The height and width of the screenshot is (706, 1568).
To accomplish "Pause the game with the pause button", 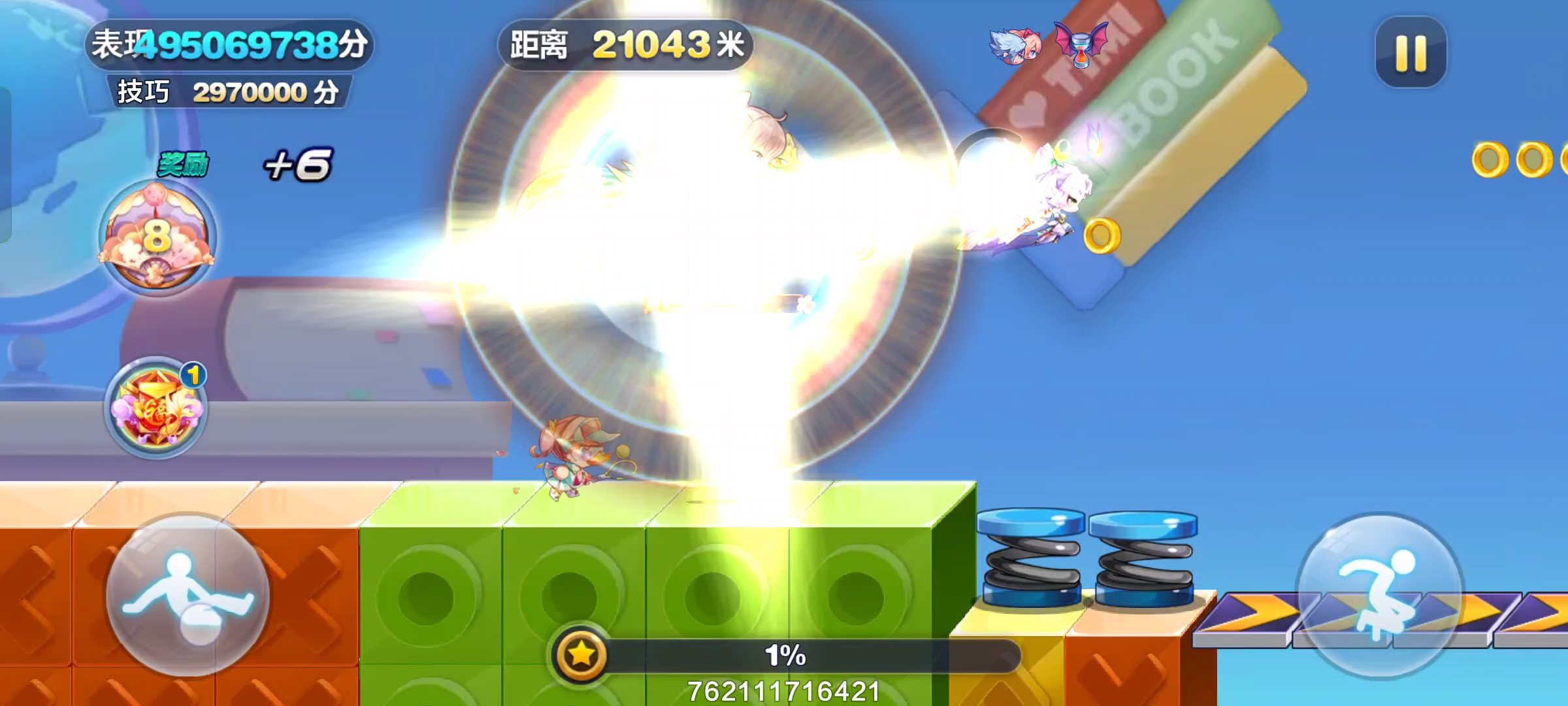I will 1410,52.
